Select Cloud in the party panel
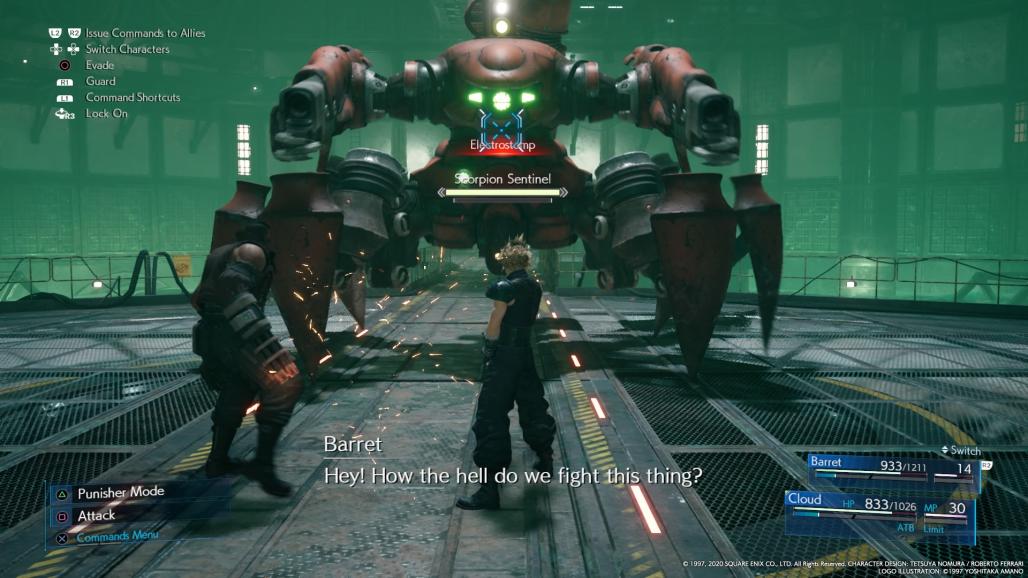Viewport: 1028px width, 578px height. coord(805,500)
